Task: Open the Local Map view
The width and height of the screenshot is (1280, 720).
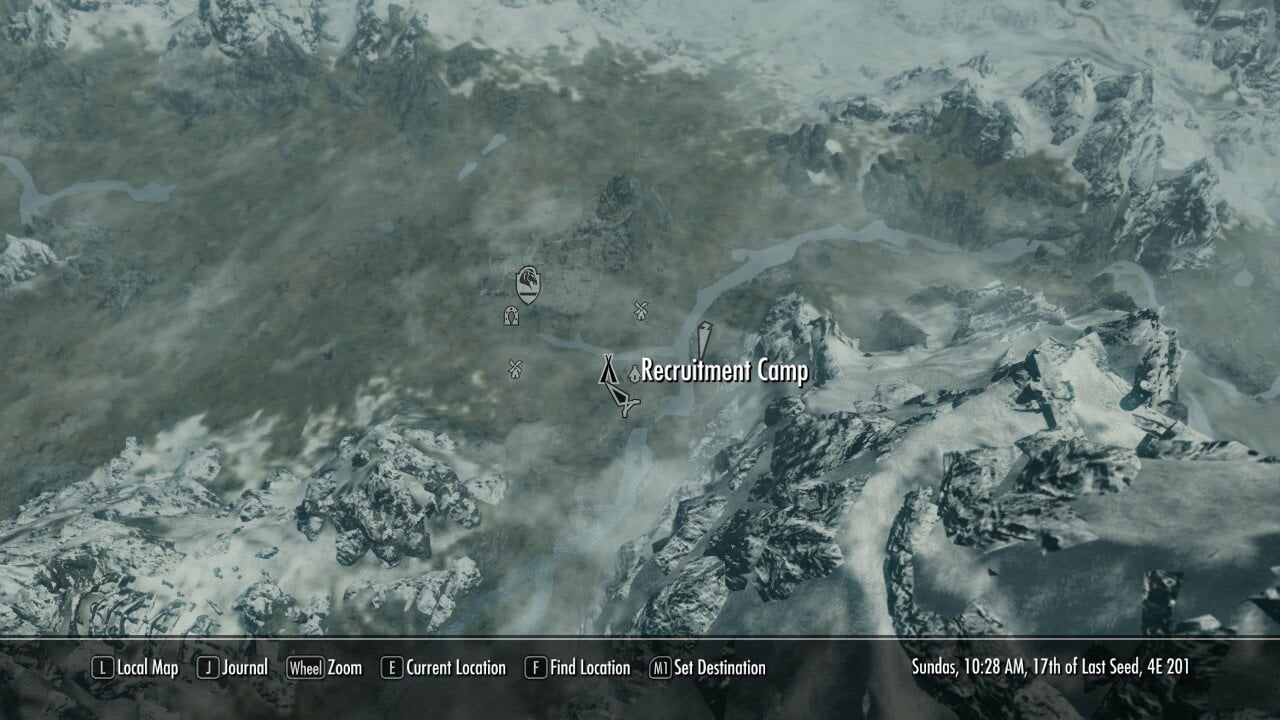Action: (x=135, y=667)
